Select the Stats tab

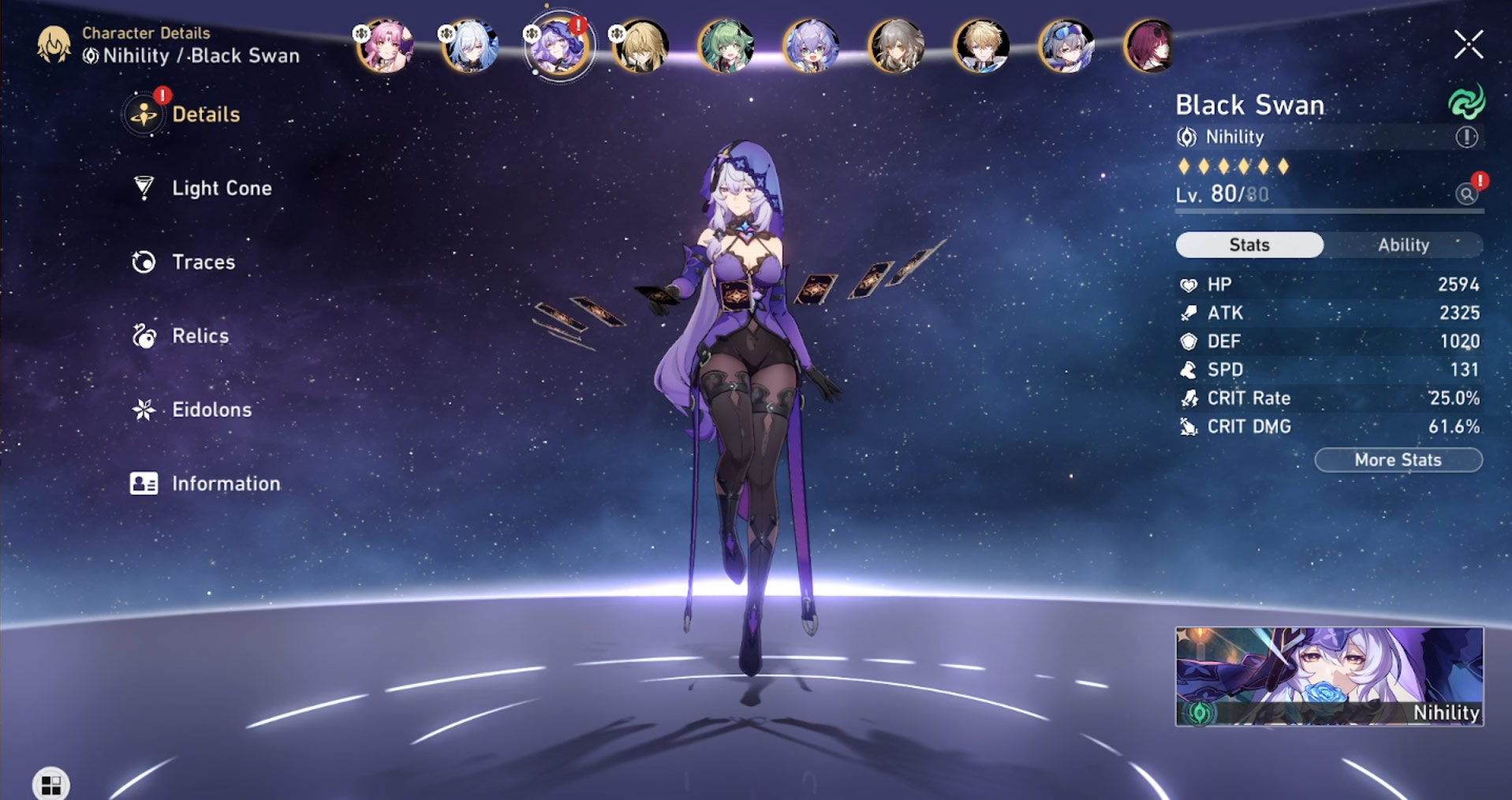[x=1249, y=245]
